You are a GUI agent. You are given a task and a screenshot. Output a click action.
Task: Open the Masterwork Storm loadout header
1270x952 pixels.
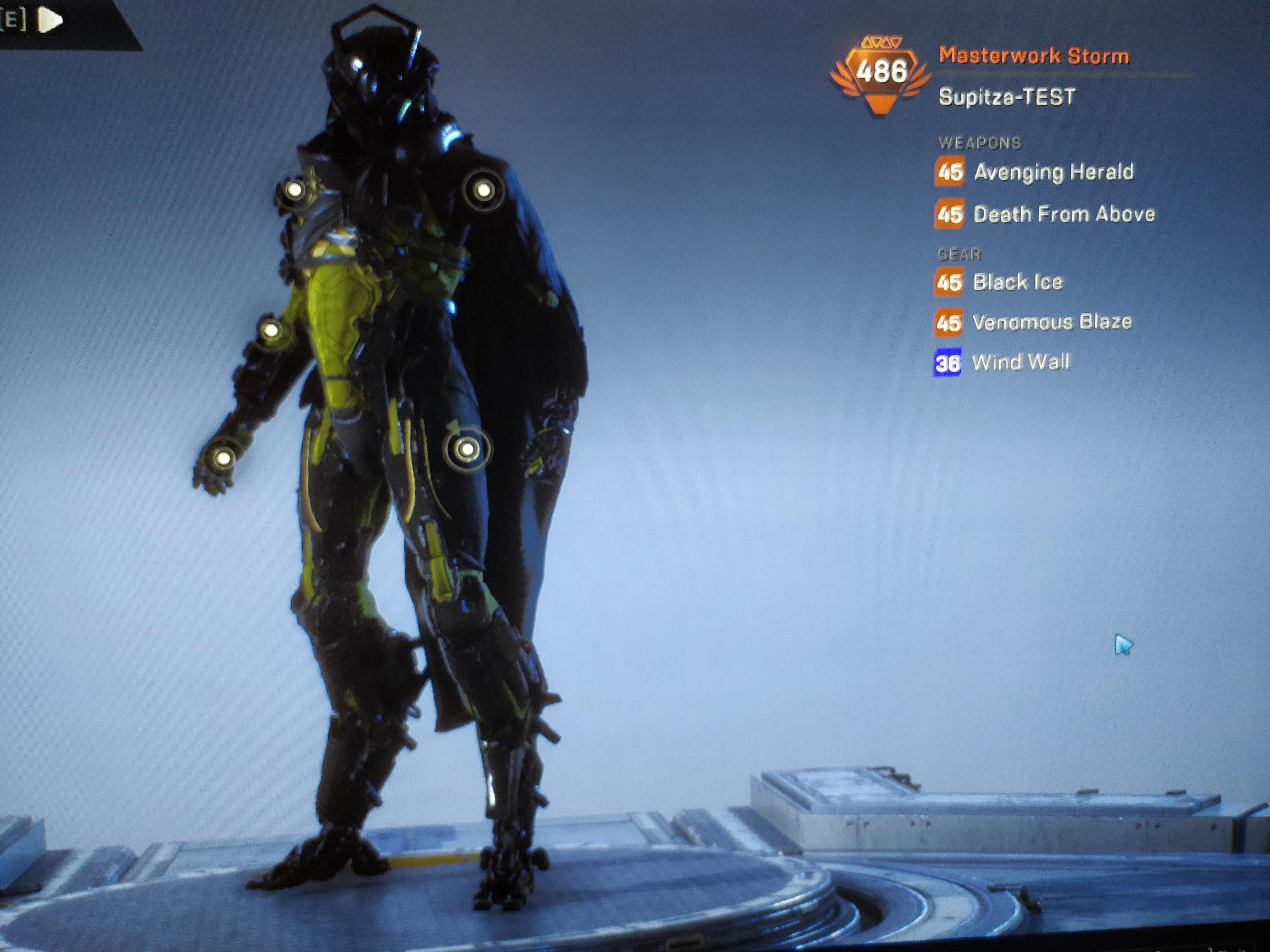pyautogui.click(x=1034, y=56)
